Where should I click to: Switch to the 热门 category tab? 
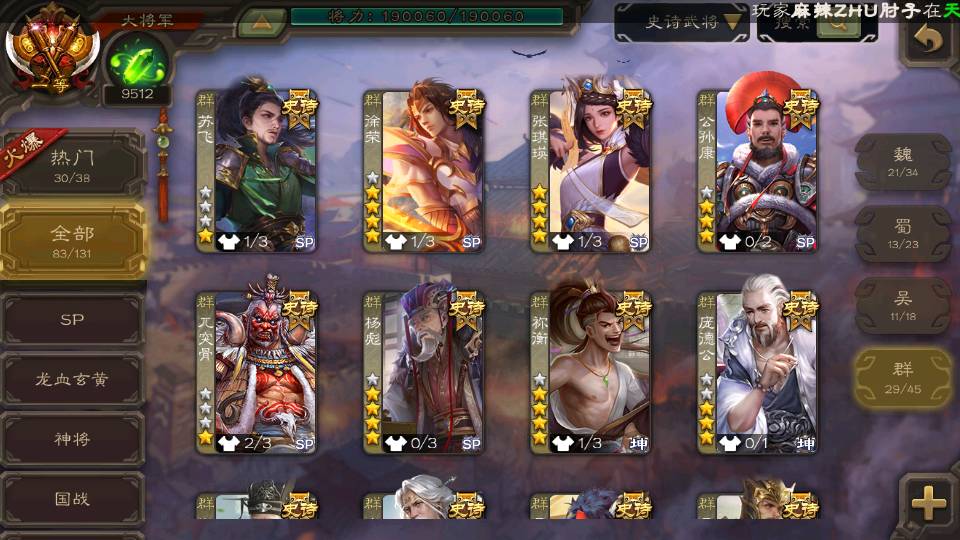point(72,165)
